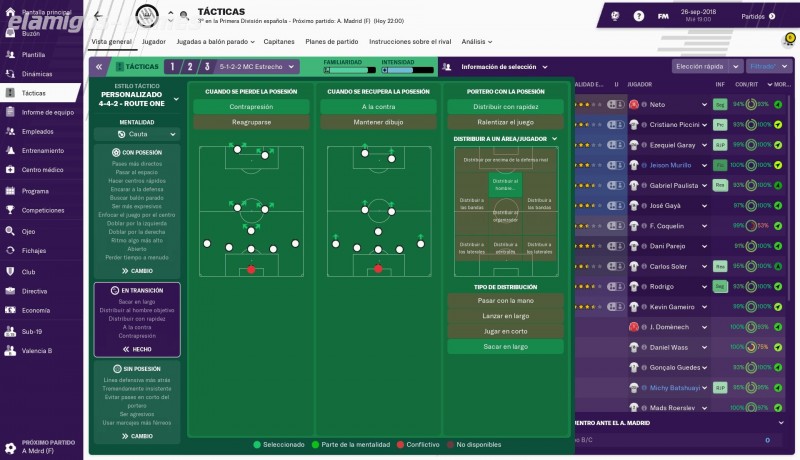This screenshot has width=800, height=460.
Task: Choose Jugar en corto distribution
Action: (x=505, y=331)
